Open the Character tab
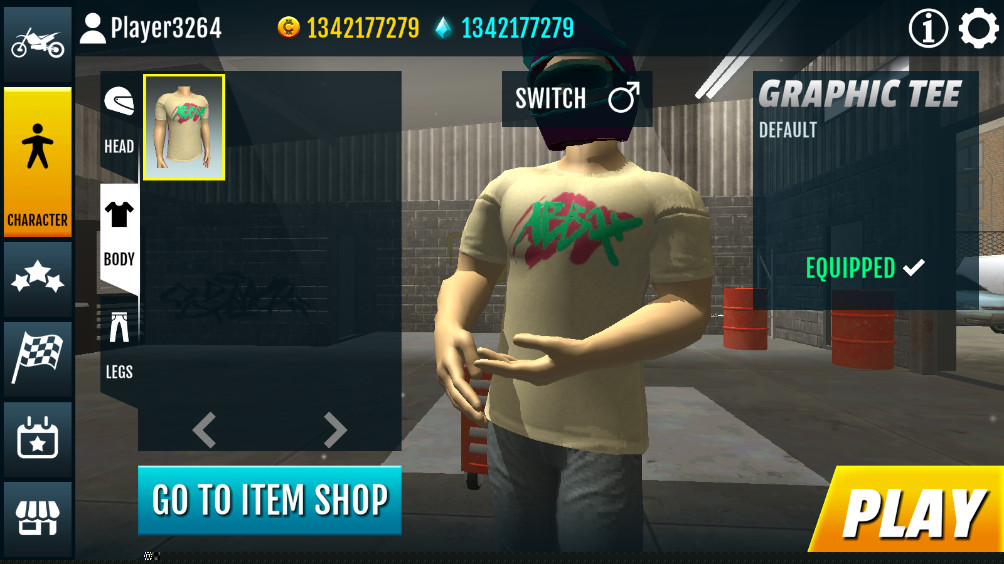 (x=38, y=164)
